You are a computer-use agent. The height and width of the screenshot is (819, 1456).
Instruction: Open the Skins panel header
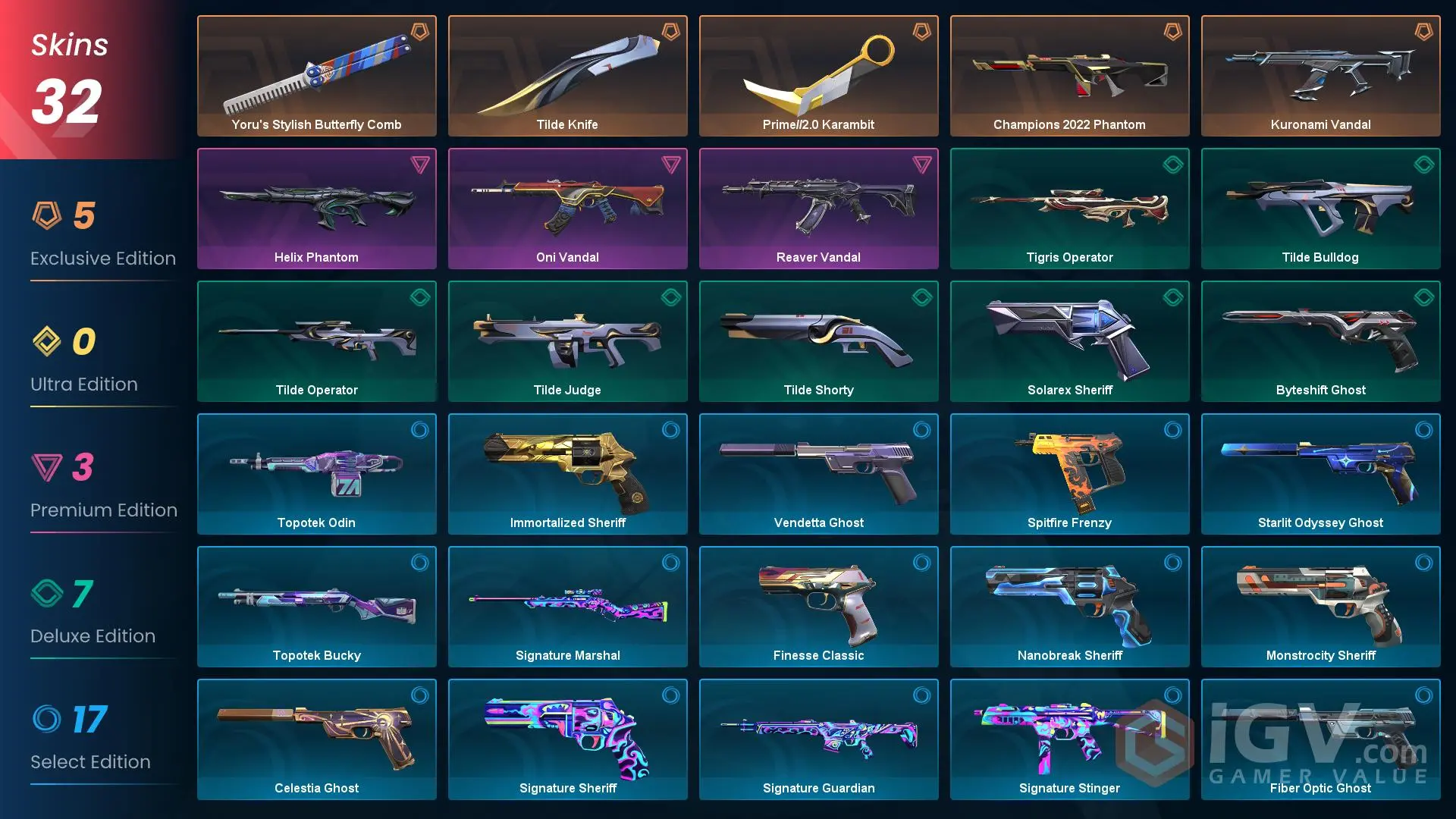[68, 44]
